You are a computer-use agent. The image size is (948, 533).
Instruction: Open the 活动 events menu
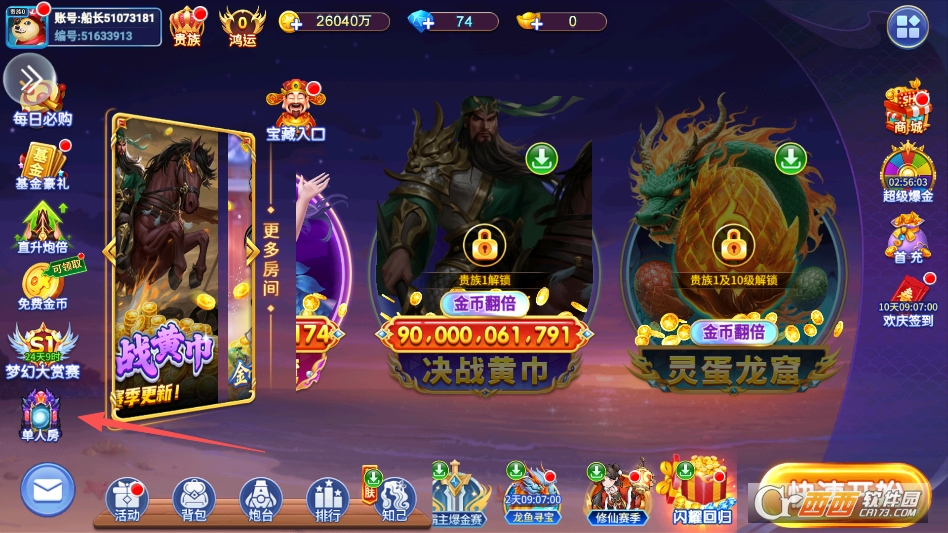tap(127, 499)
